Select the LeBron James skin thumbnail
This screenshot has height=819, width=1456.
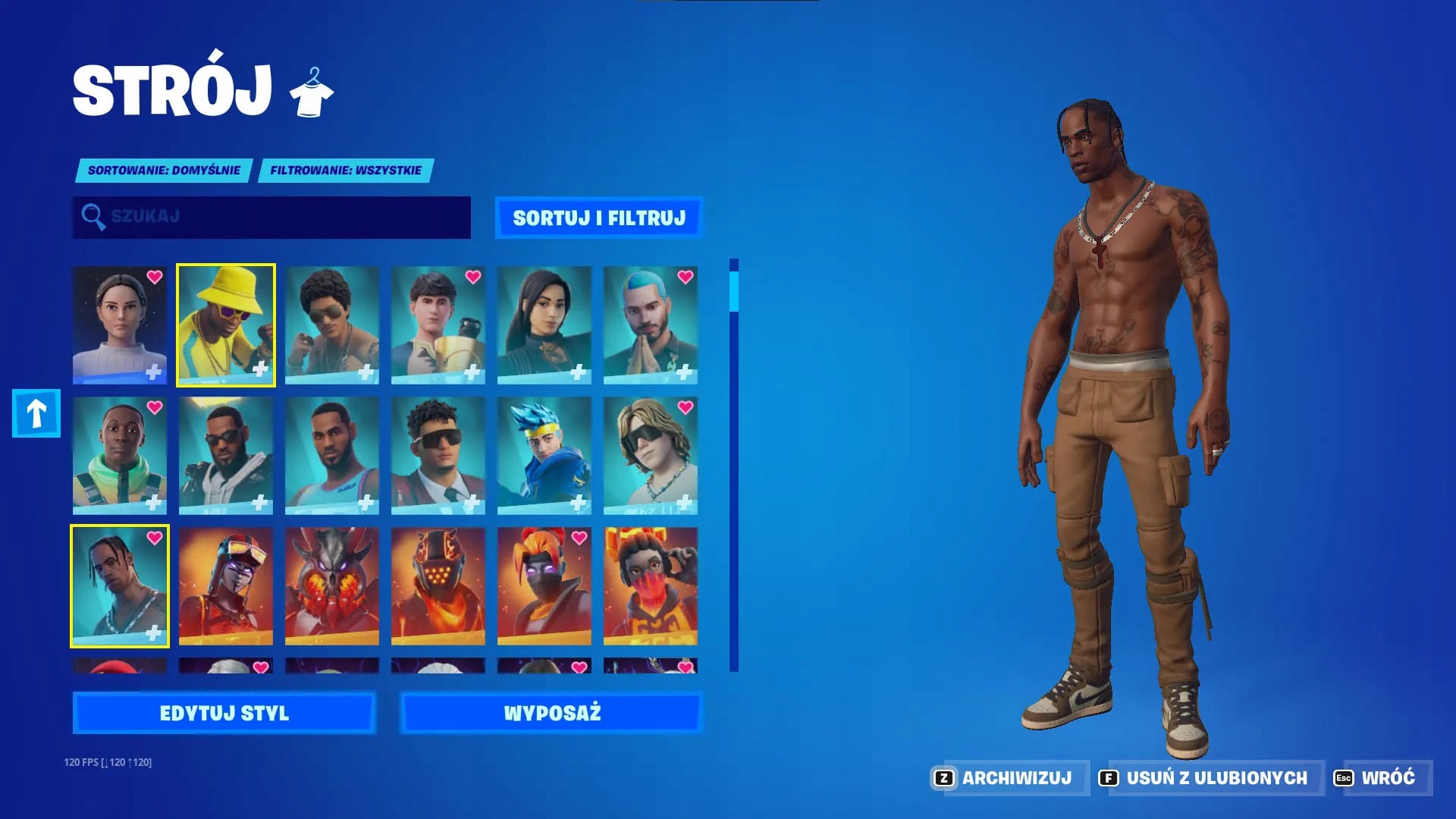tap(331, 455)
